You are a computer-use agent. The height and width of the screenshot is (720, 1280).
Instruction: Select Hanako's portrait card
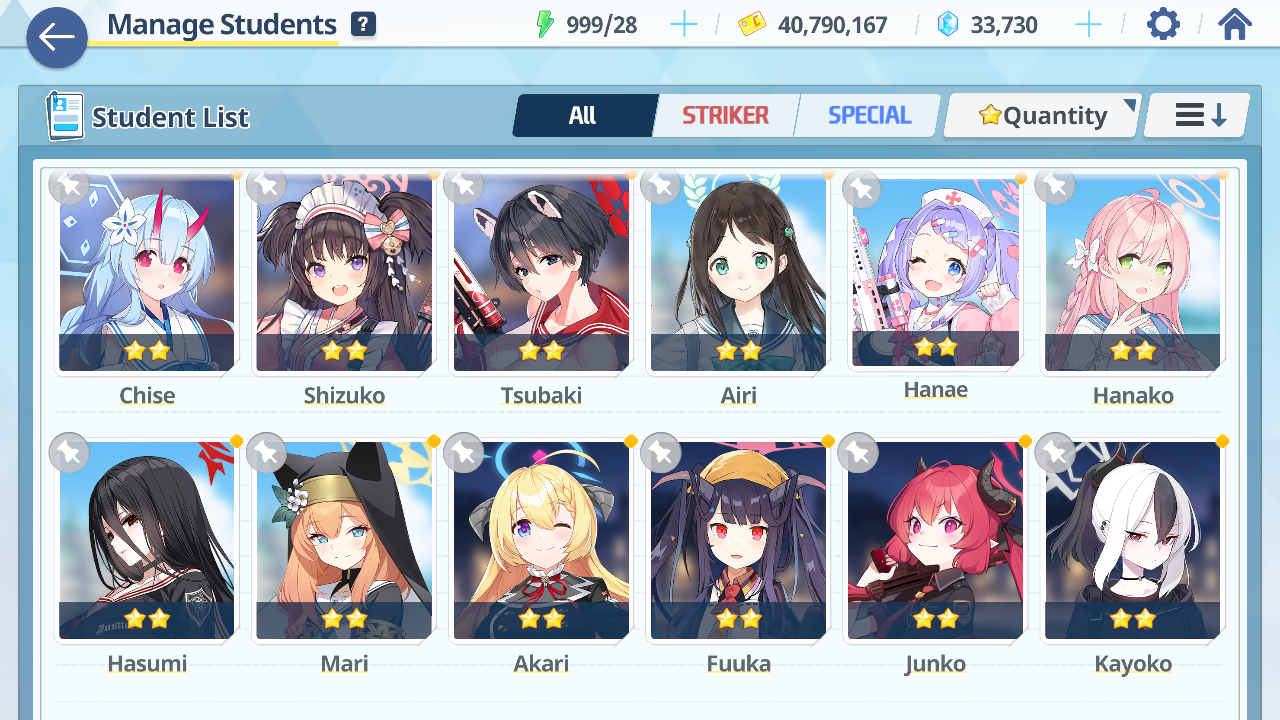click(x=1132, y=274)
